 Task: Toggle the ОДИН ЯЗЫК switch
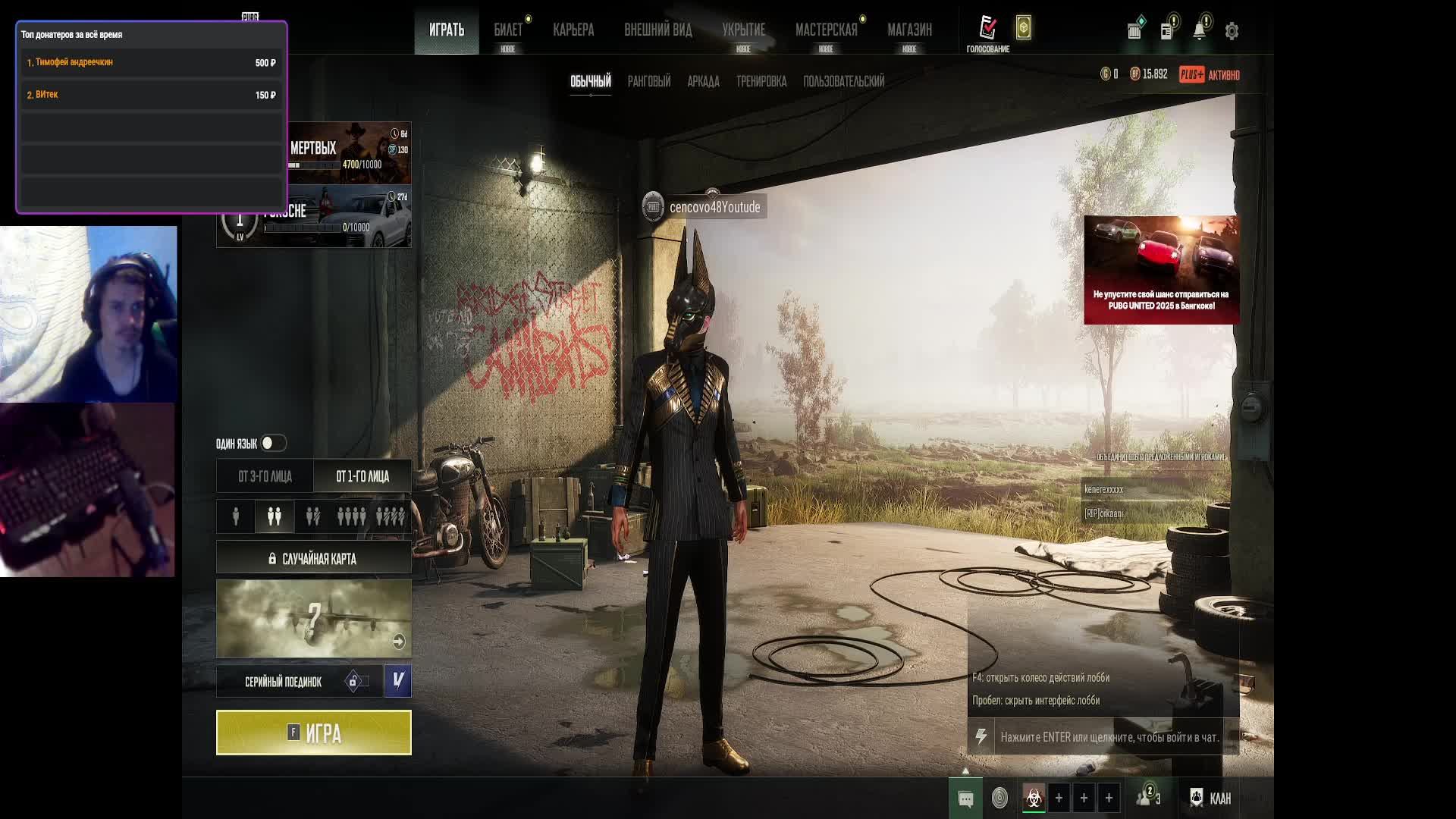pyautogui.click(x=273, y=443)
